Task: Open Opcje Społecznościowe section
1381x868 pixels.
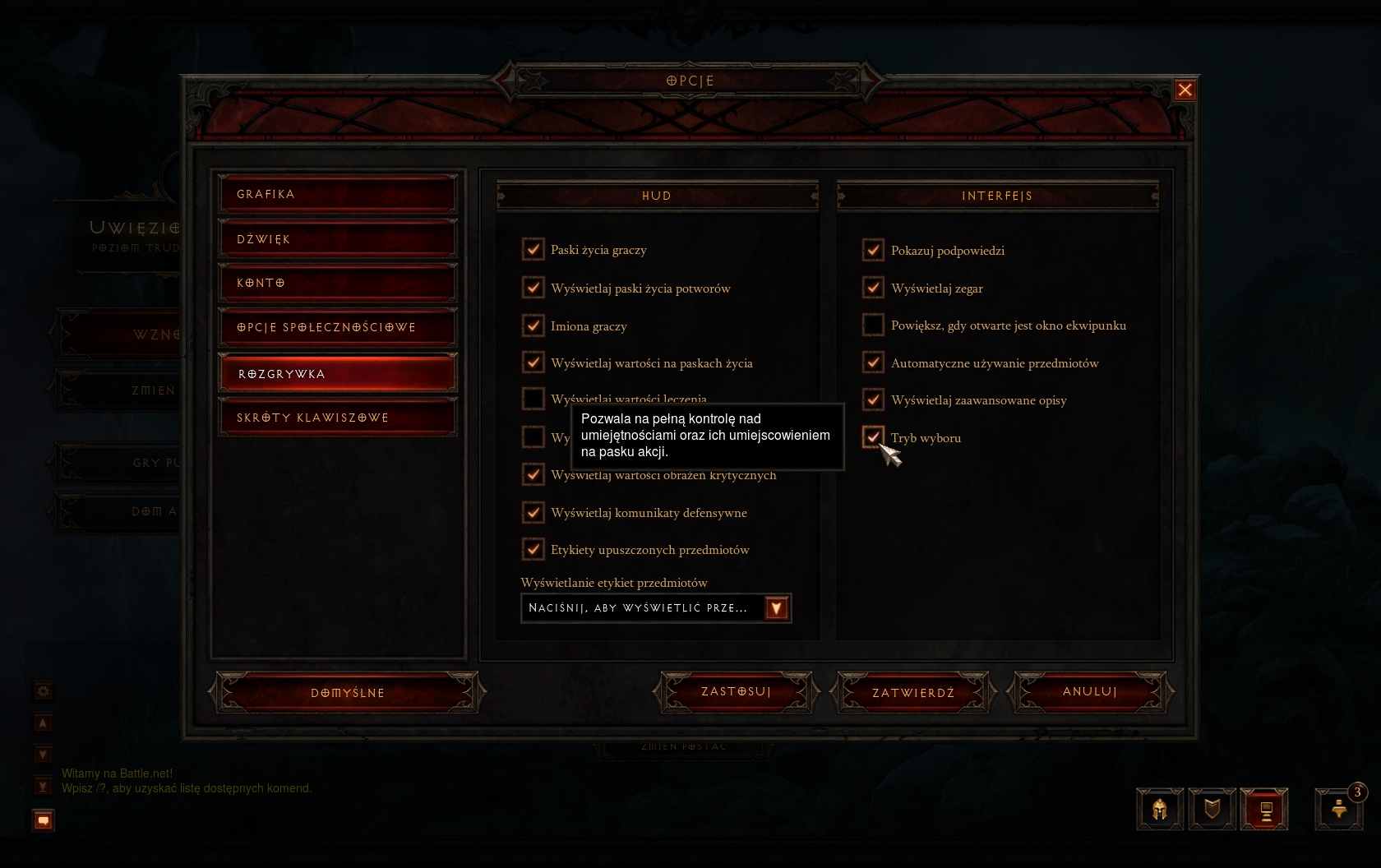Action: [337, 327]
